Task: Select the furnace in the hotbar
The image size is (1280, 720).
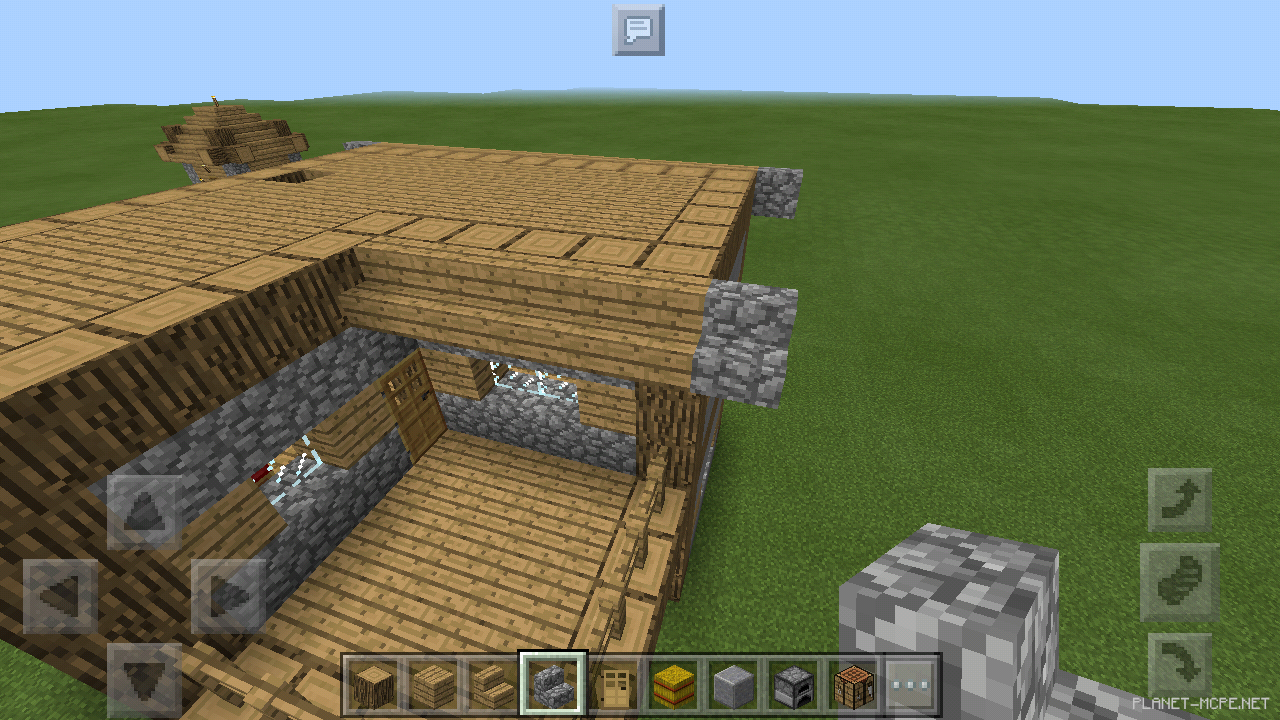Action: pyautogui.click(x=790, y=686)
